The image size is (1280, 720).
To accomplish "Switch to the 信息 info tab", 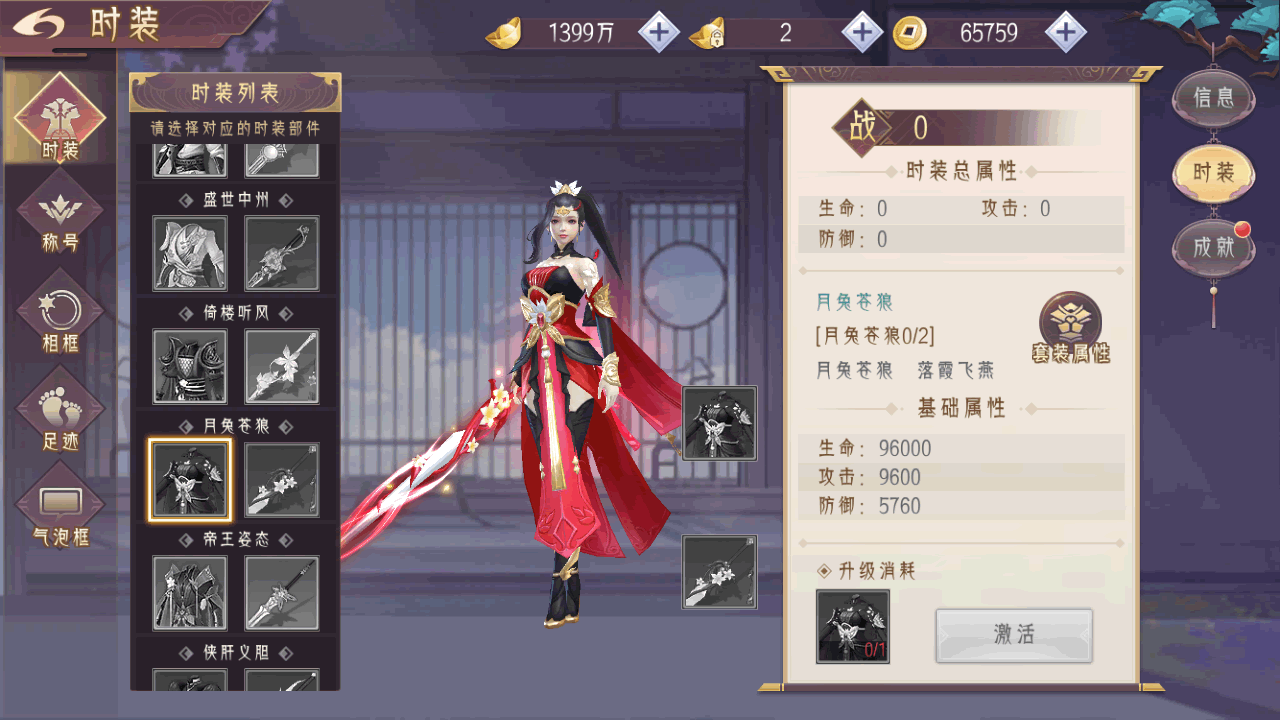I will tap(1213, 98).
